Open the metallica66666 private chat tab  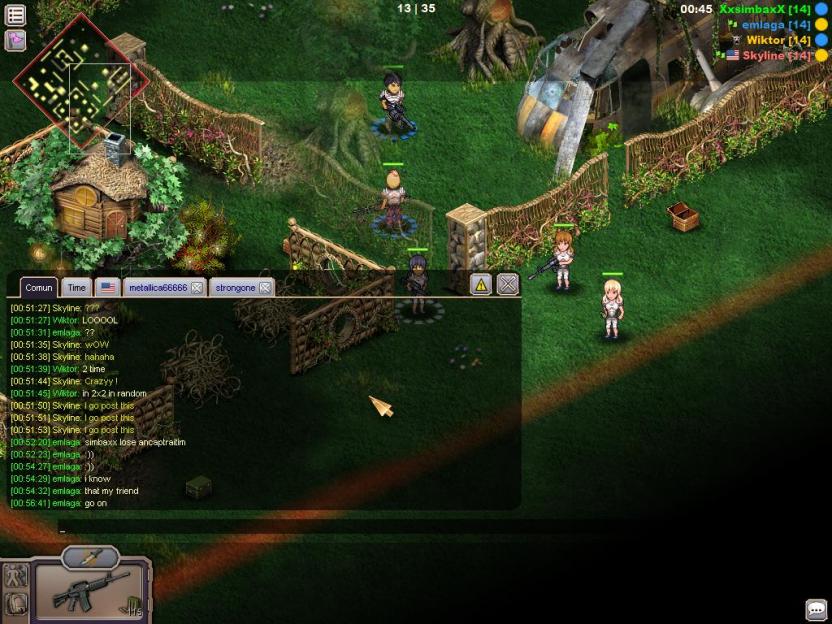(158, 287)
